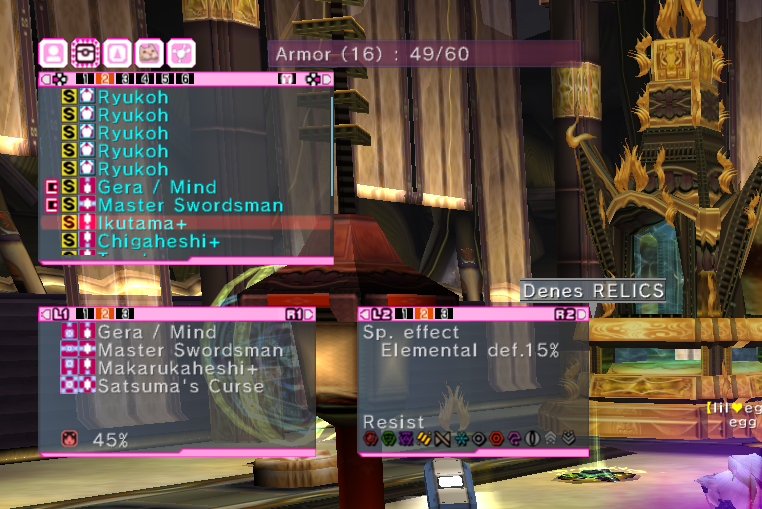
Task: Choose Chigaheshi+ from the armor list
Action: click(x=158, y=242)
